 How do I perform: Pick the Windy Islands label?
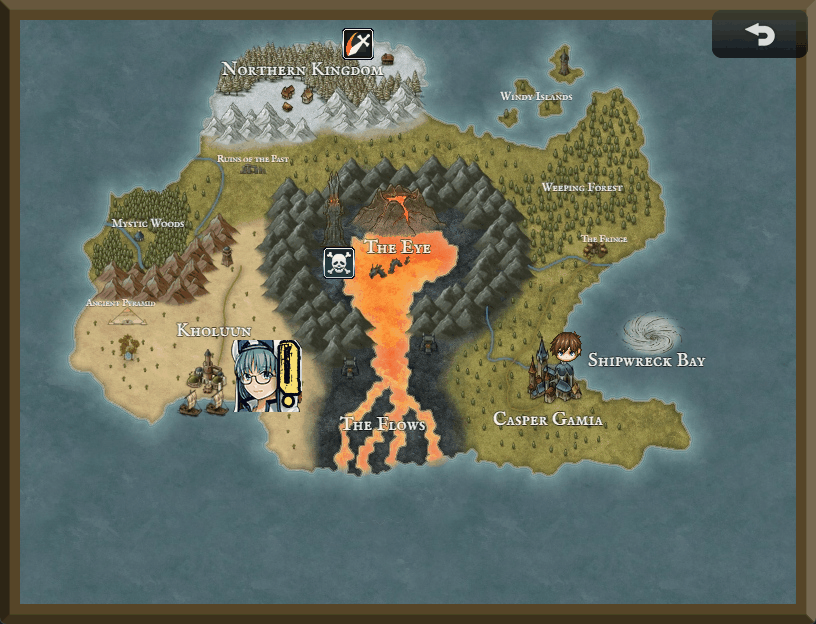tap(536, 97)
